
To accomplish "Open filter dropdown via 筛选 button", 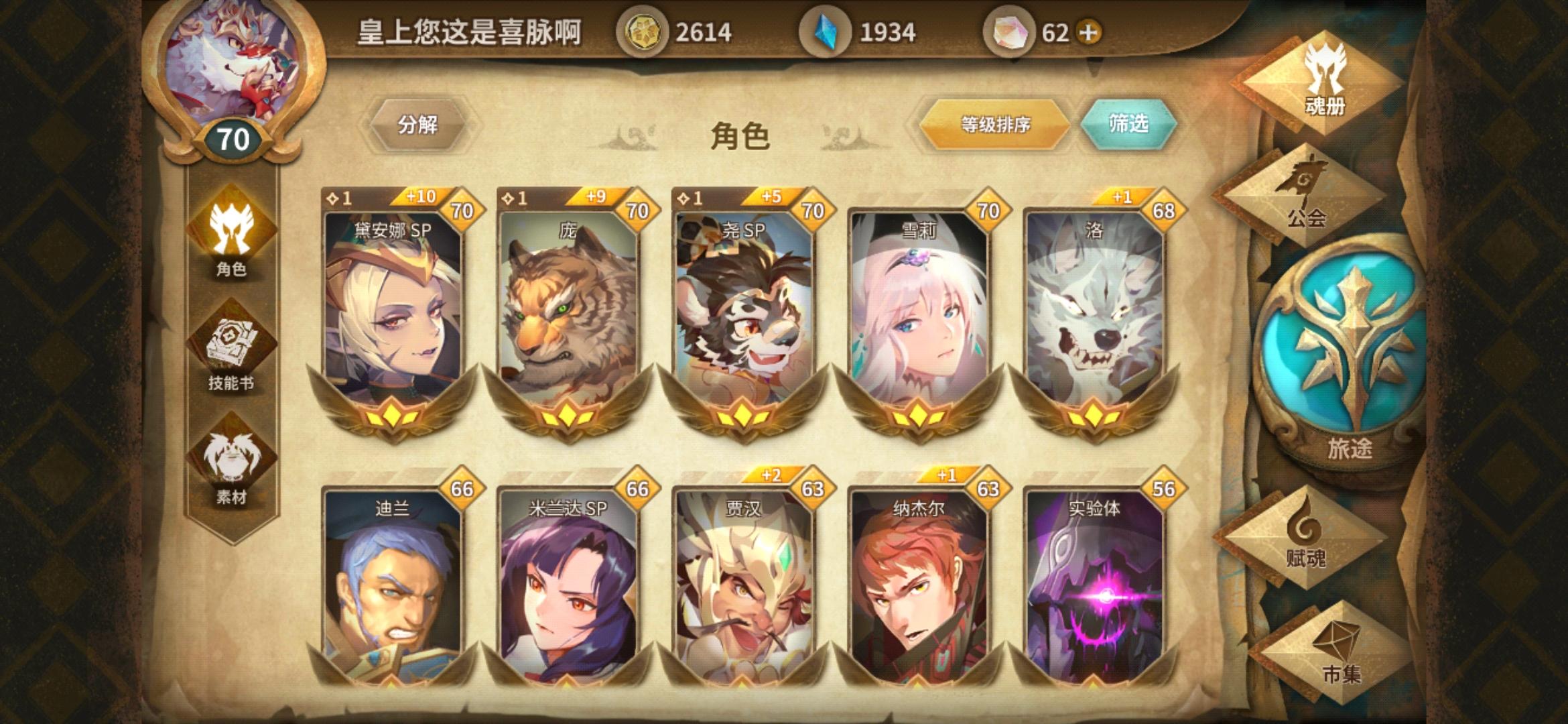I will [1134, 123].
